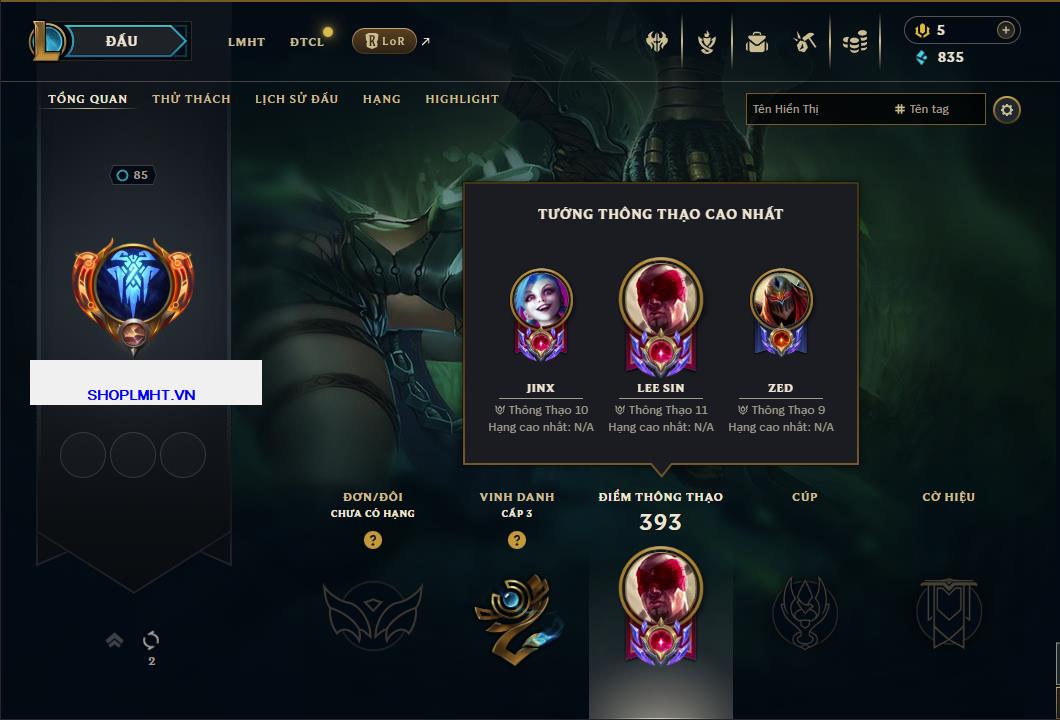Add currency with the plus button
This screenshot has height=720, width=1060.
(x=1005, y=30)
